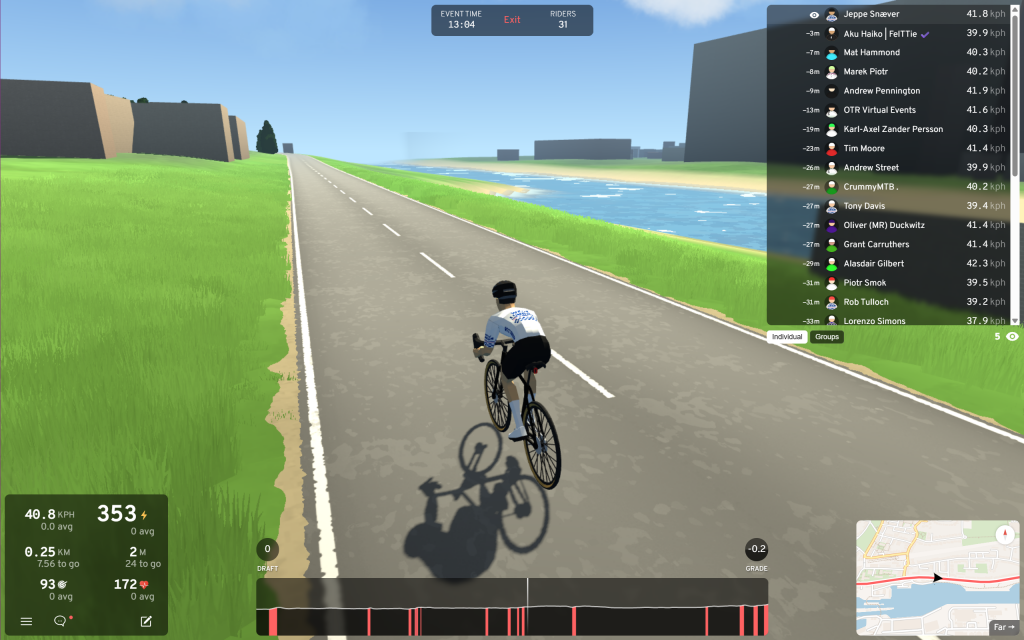Screen dimensions: 1024x640
Task: Change minimap zoom with the Far button
Action: pos(1003,627)
